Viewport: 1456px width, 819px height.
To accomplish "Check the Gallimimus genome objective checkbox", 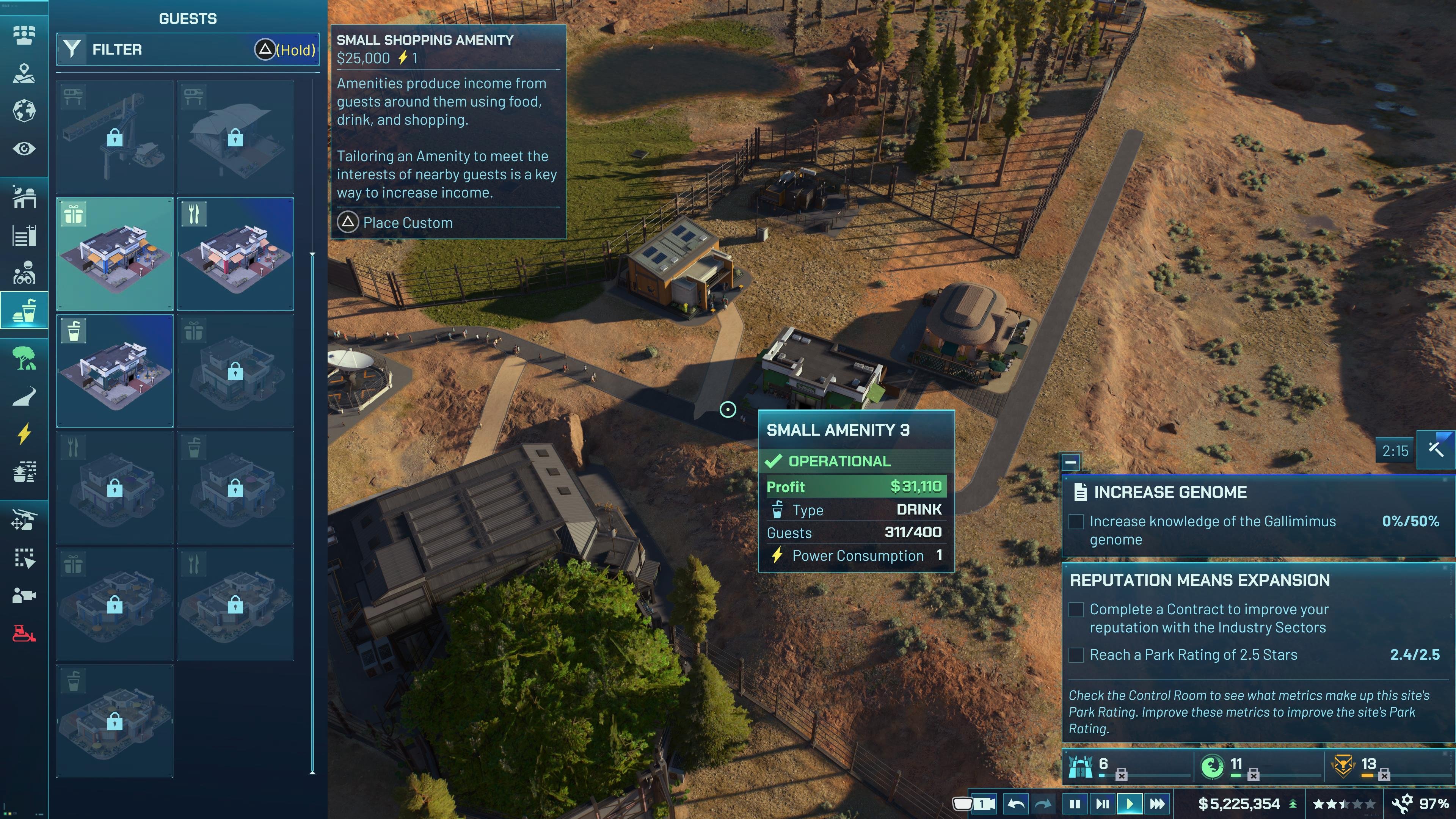I will pyautogui.click(x=1076, y=522).
